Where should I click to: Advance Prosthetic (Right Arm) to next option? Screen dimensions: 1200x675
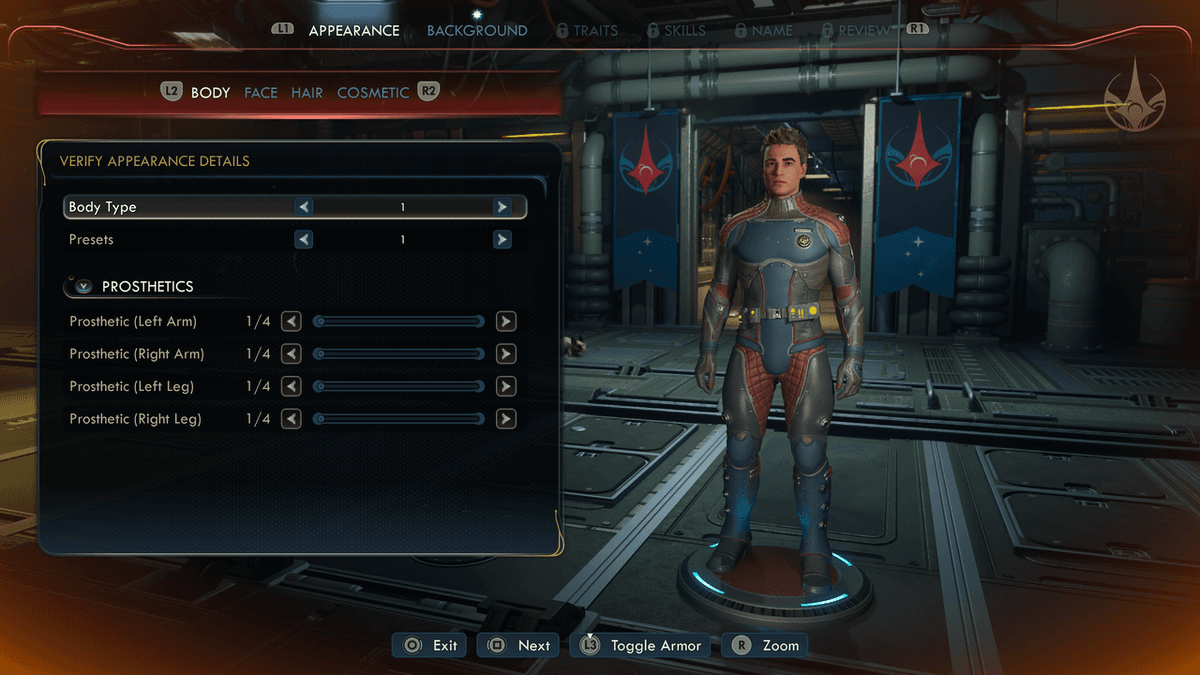tap(506, 354)
